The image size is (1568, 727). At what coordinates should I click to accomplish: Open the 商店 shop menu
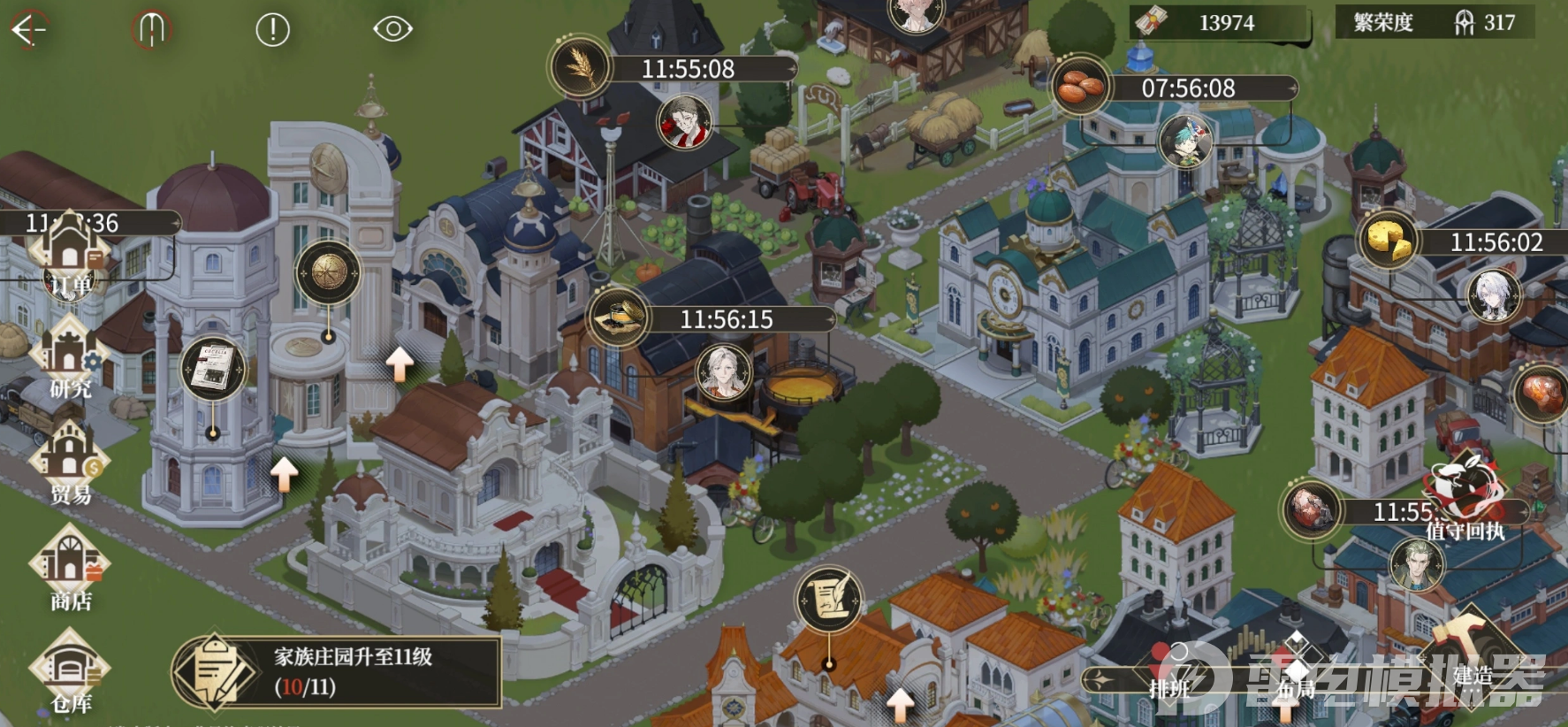pos(70,570)
